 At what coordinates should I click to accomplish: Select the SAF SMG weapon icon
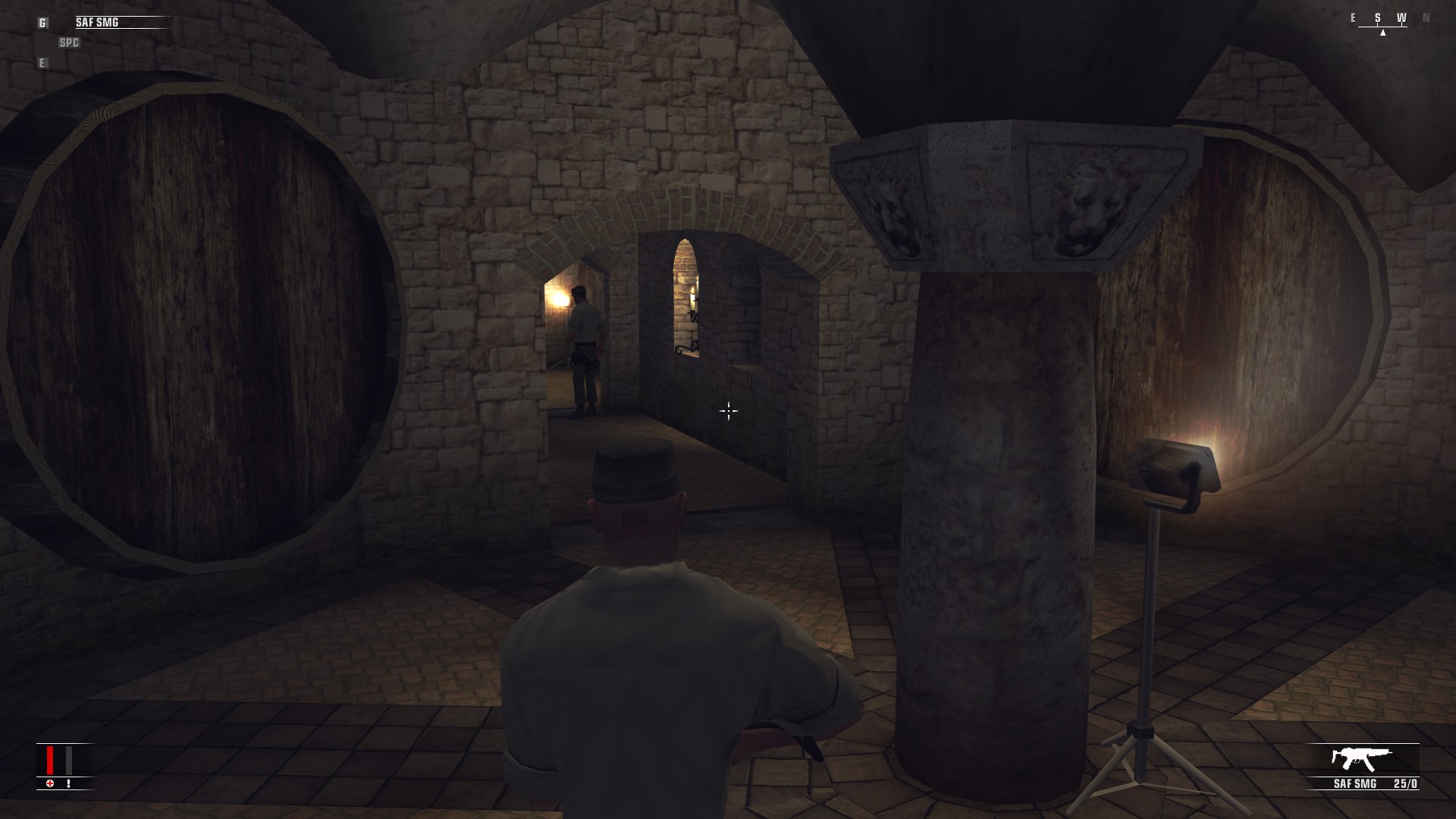(1362, 759)
